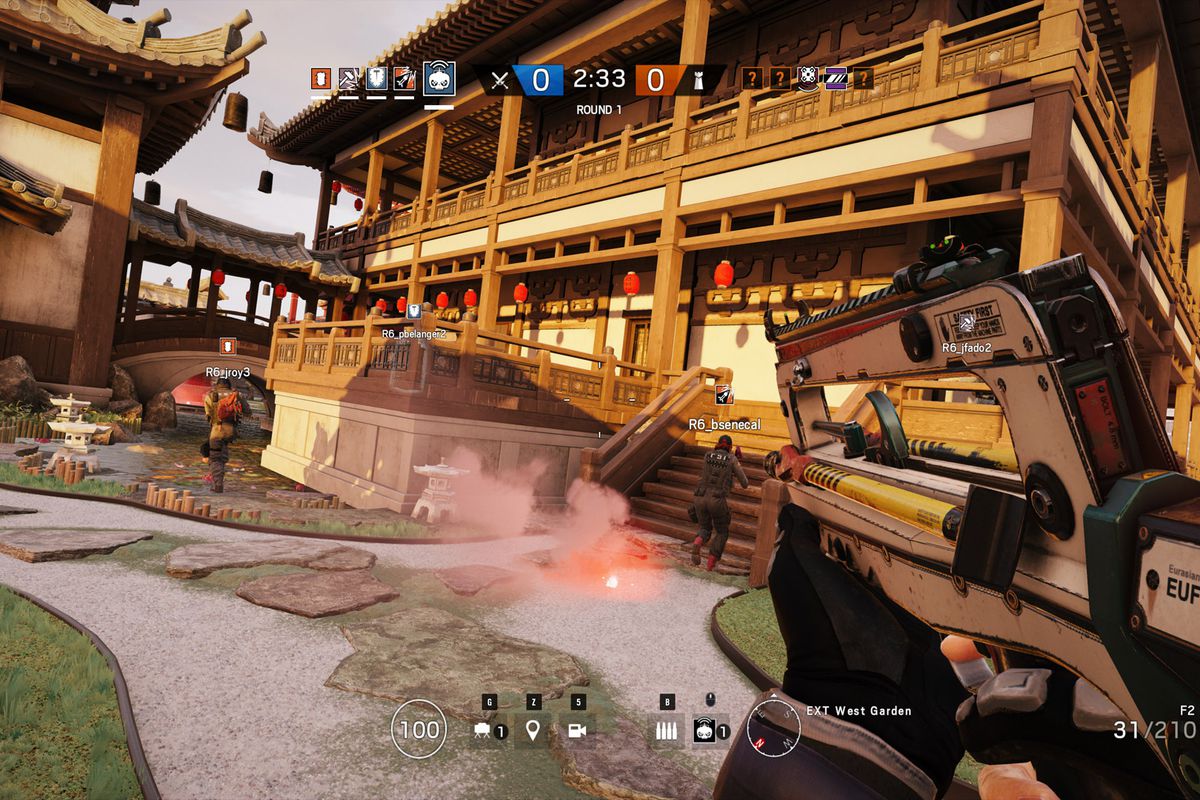Activate the location ping marker icon
The height and width of the screenshot is (800, 1200).
point(532,731)
